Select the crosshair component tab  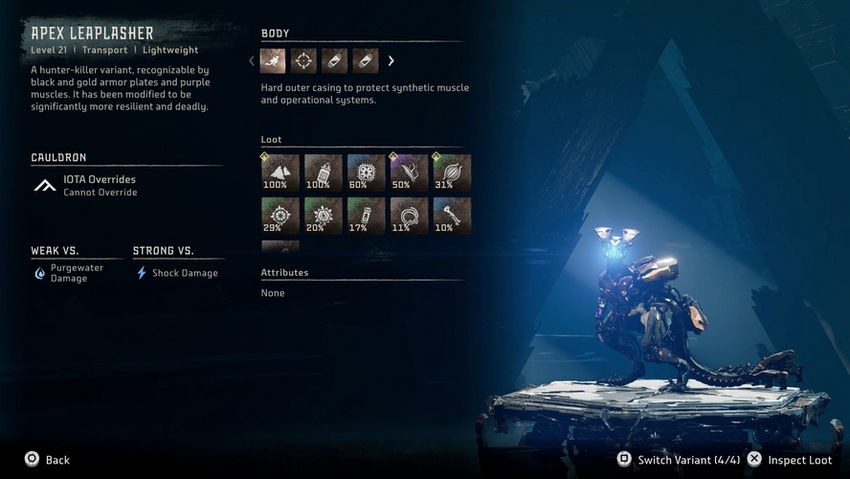point(303,61)
